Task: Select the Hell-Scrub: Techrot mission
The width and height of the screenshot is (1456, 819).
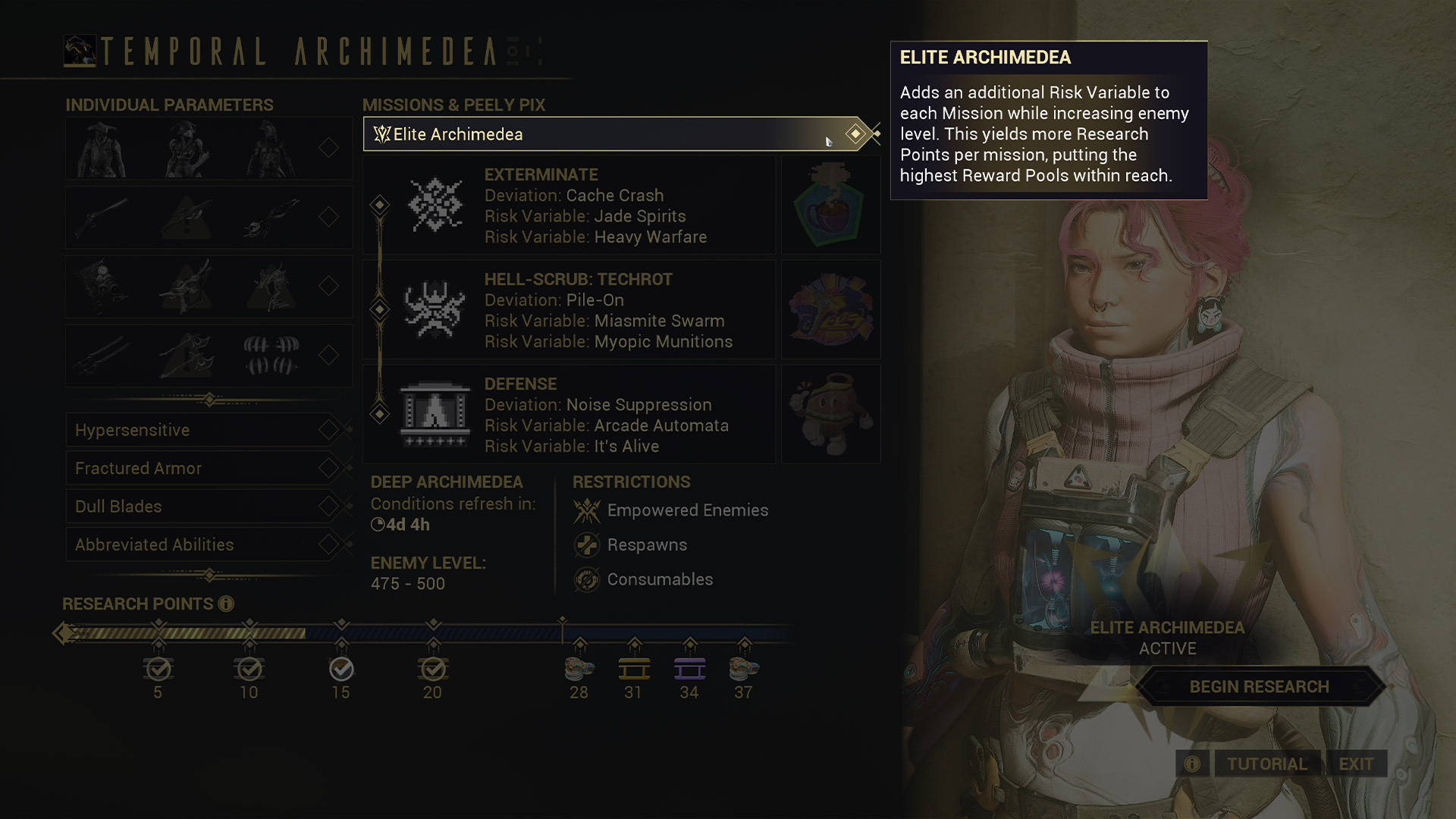Action: click(x=569, y=310)
